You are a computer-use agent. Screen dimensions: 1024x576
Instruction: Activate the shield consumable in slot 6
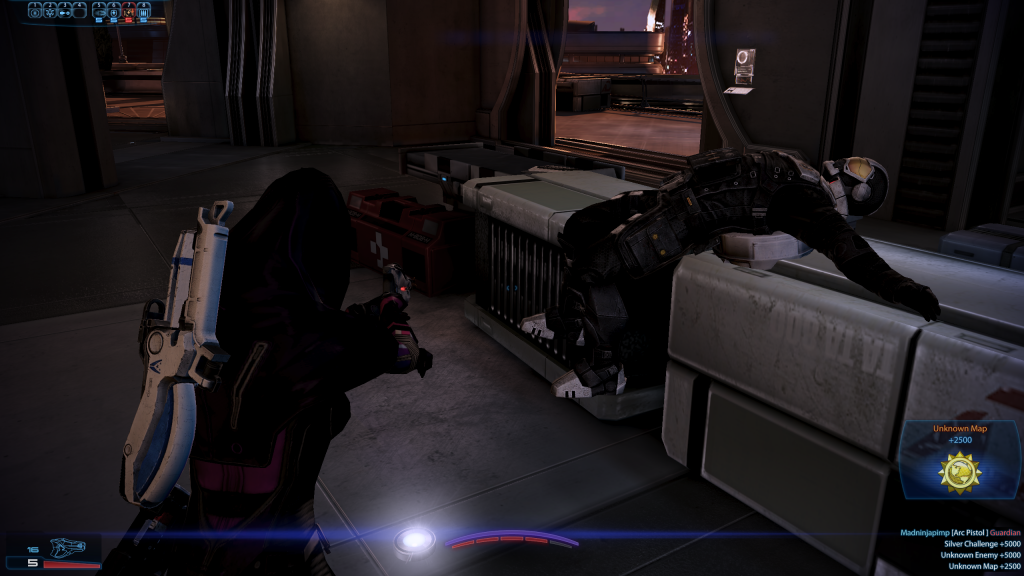[x=114, y=11]
